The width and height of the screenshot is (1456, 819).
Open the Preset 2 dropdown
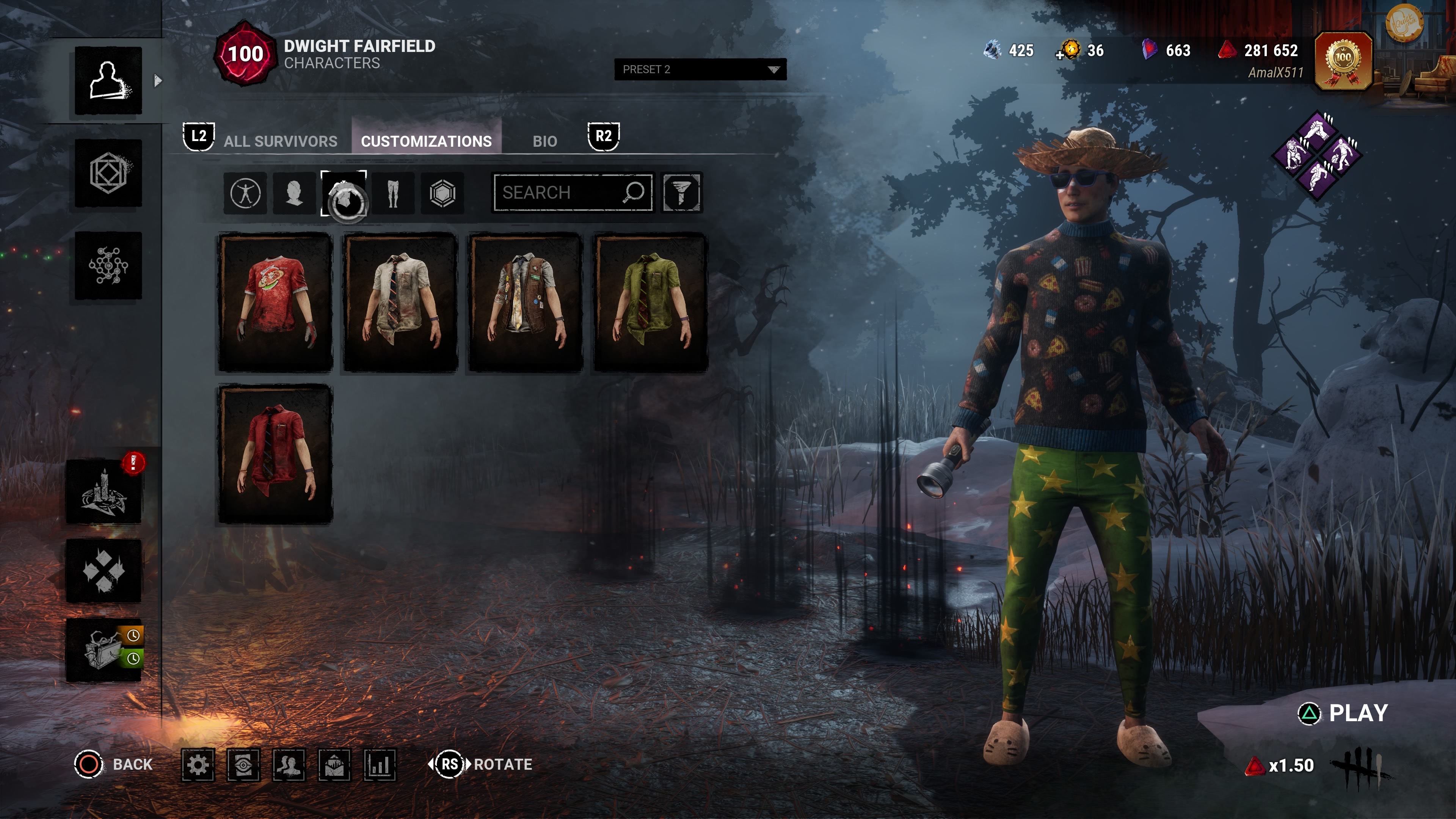tap(700, 69)
